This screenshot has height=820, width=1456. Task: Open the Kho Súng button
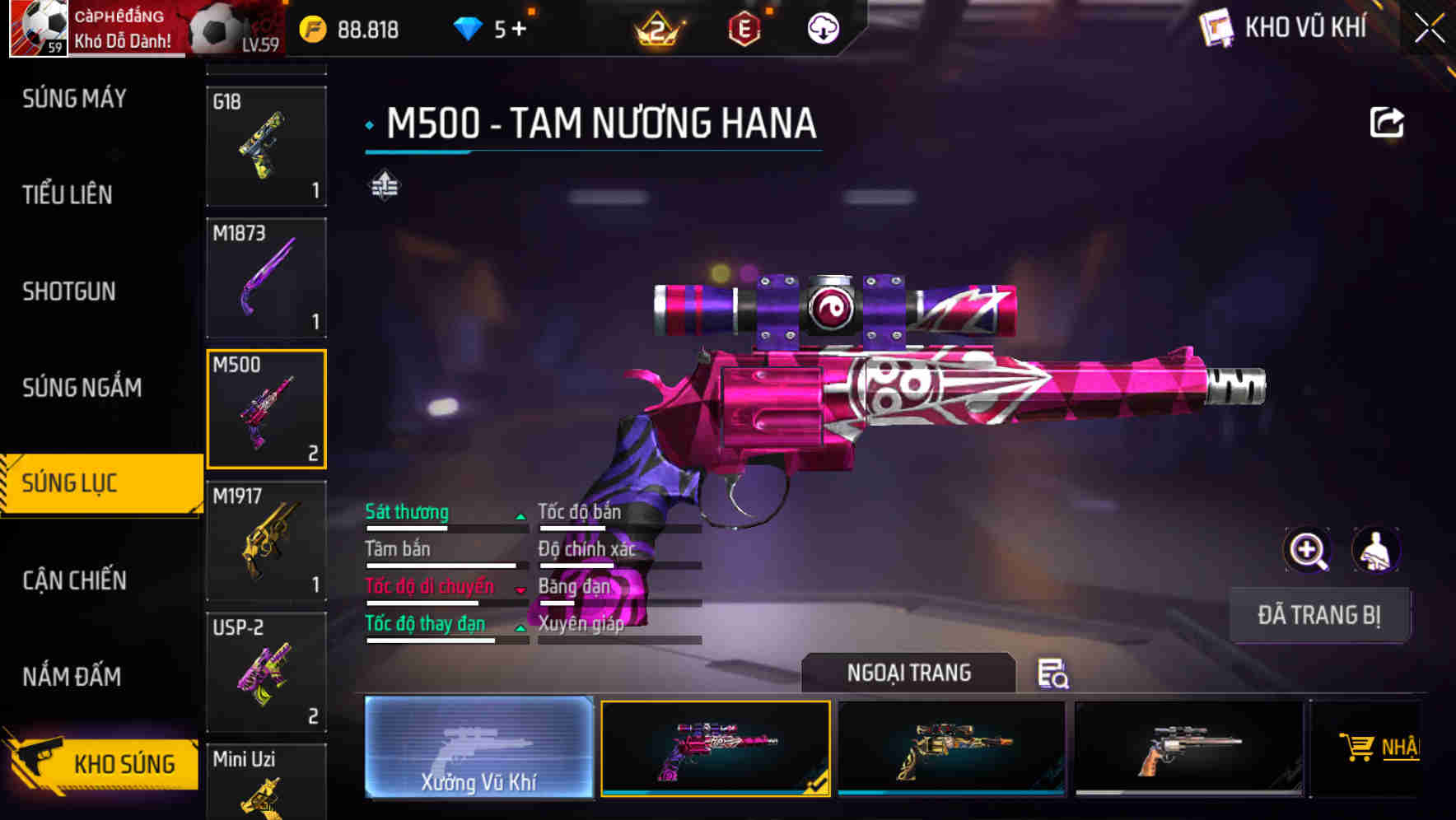[x=103, y=764]
